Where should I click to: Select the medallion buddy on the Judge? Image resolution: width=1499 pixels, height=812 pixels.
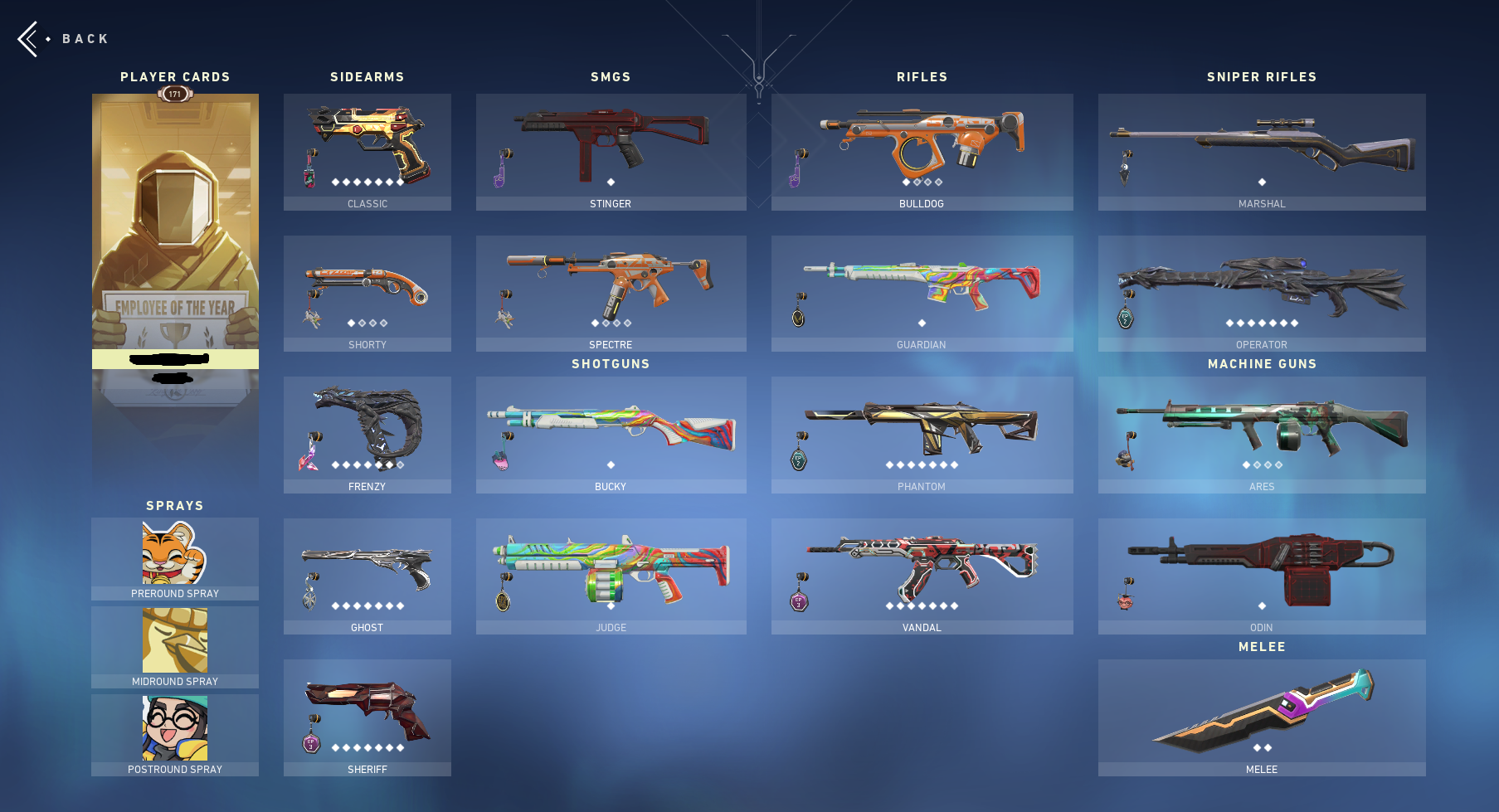(x=504, y=600)
